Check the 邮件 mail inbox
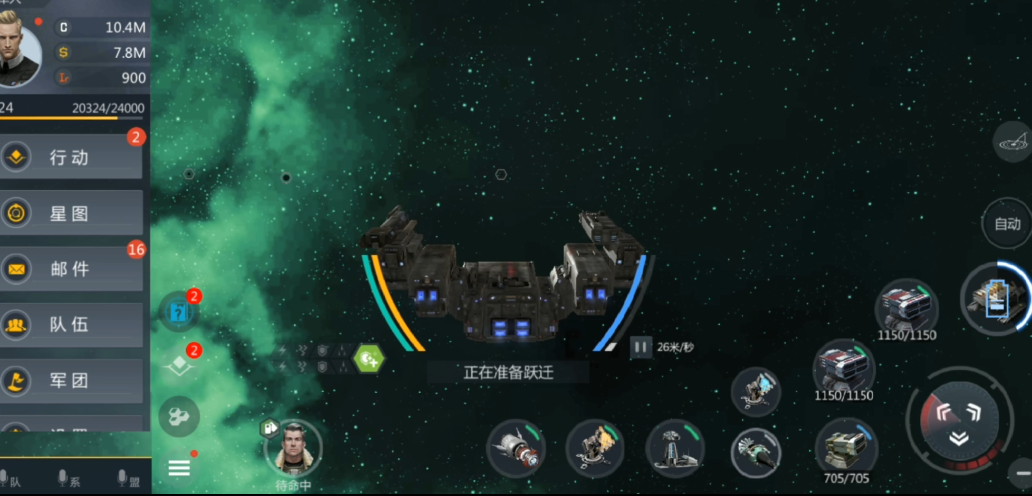1032x496 pixels. tap(70, 269)
